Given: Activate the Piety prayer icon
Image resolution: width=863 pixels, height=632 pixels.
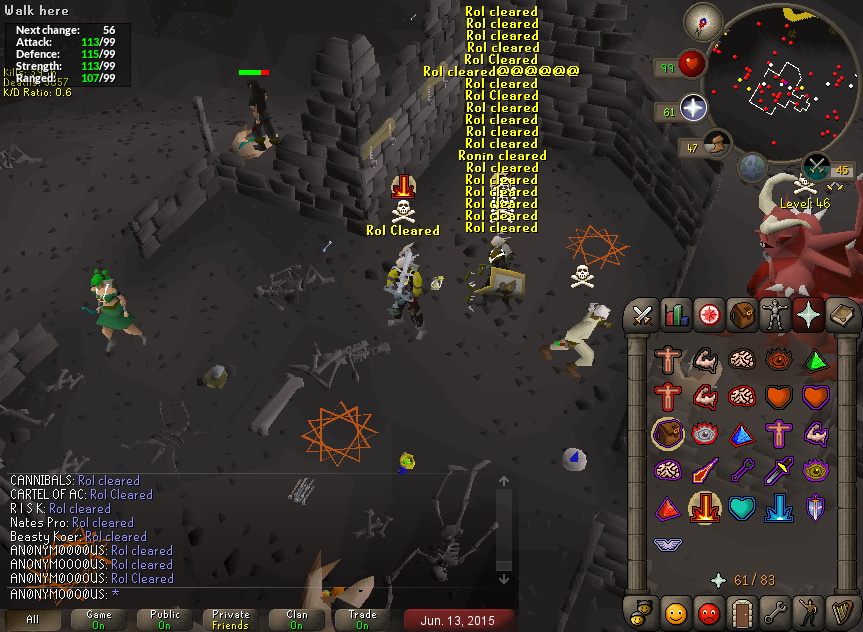Looking at the screenshot, I should (x=667, y=544).
